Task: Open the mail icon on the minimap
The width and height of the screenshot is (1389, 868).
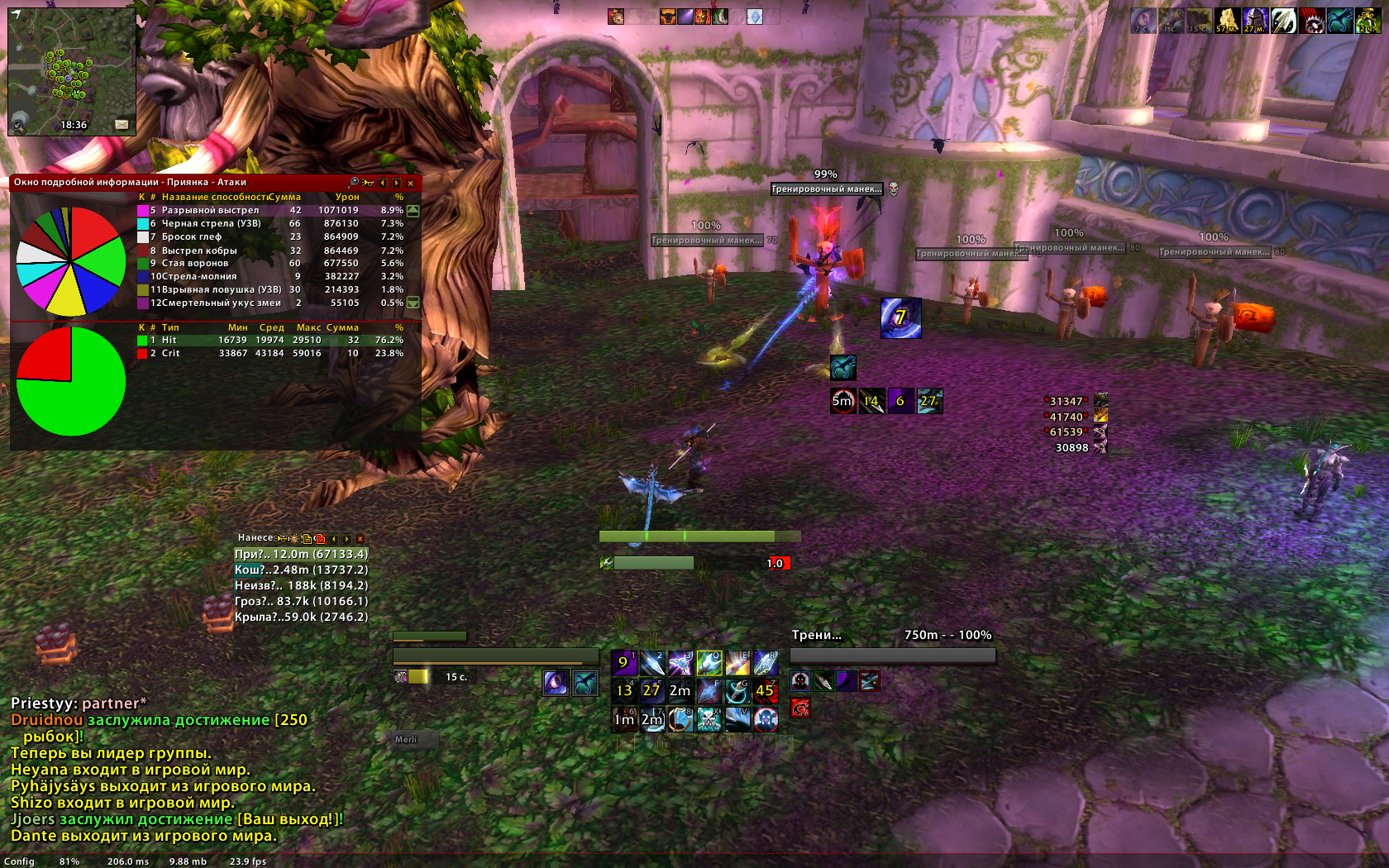Action: point(122,124)
